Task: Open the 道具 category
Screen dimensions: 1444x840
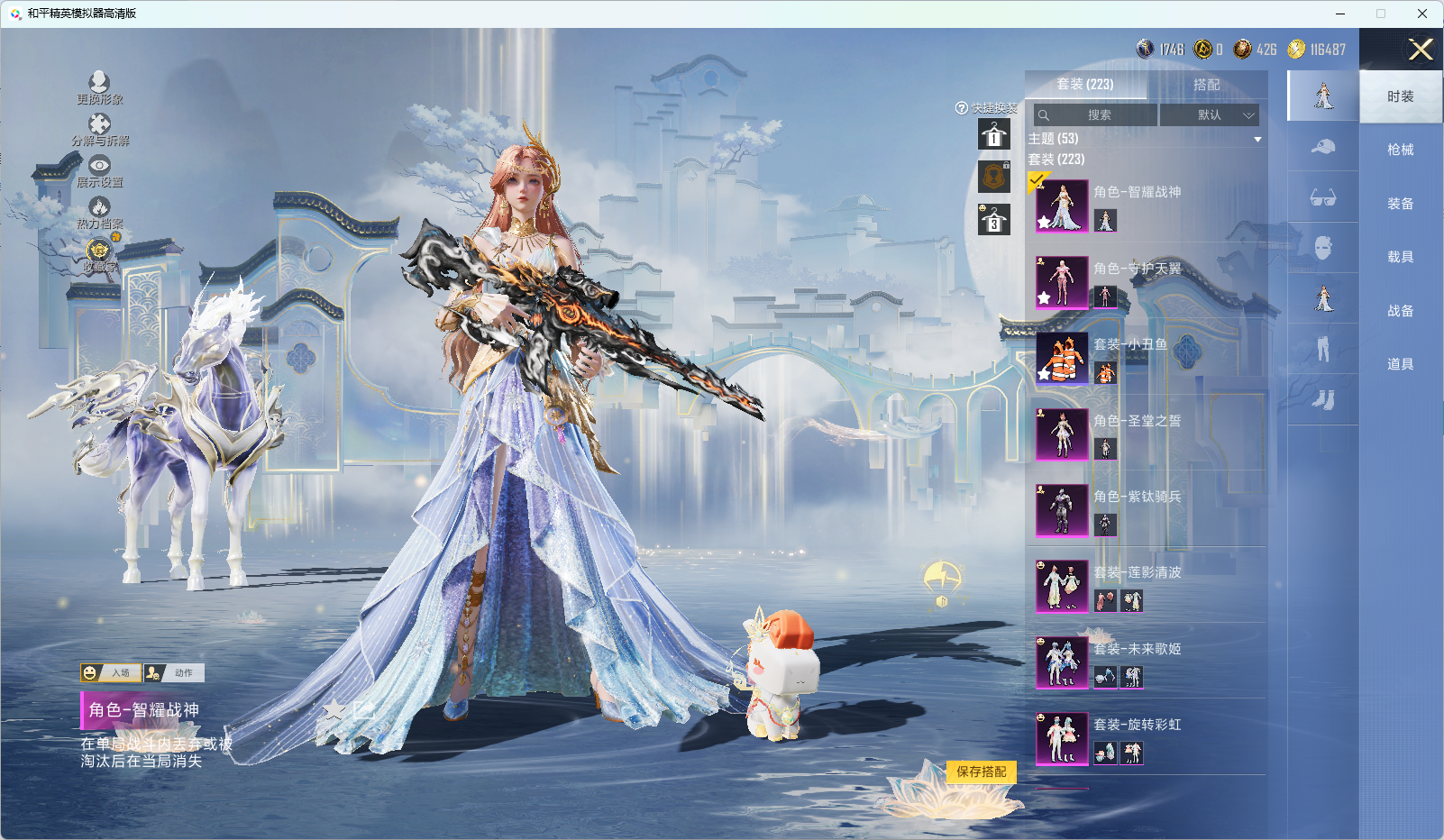Action: click(1400, 364)
